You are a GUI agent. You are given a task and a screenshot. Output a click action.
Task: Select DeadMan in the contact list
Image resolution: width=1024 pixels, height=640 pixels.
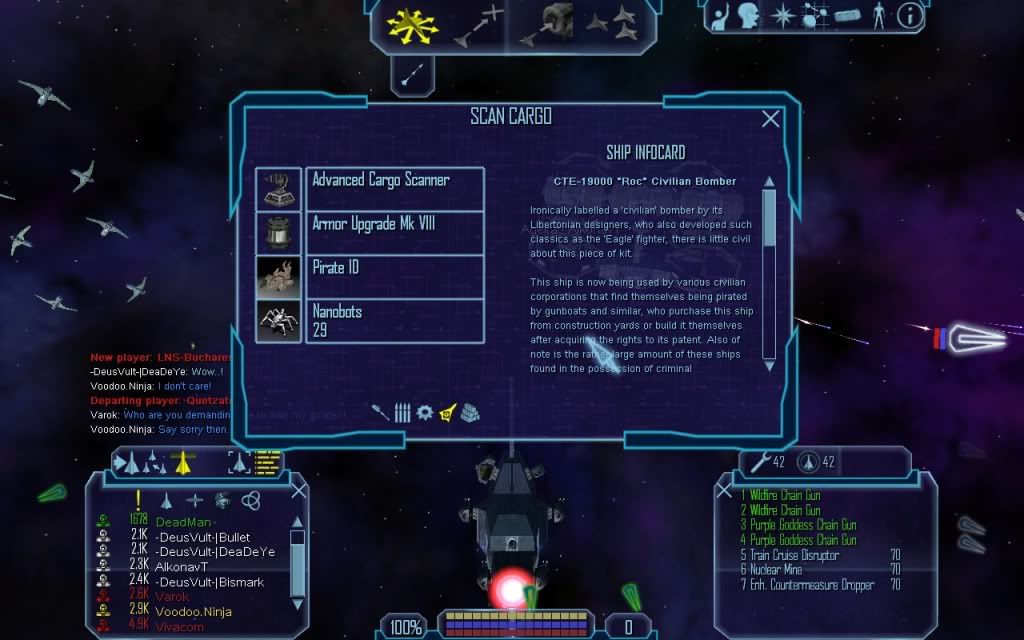185,522
